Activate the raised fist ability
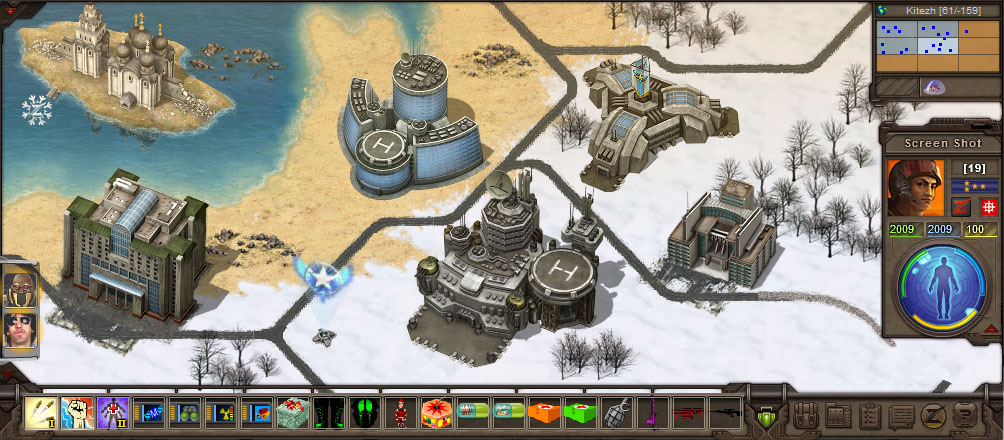 point(77,412)
